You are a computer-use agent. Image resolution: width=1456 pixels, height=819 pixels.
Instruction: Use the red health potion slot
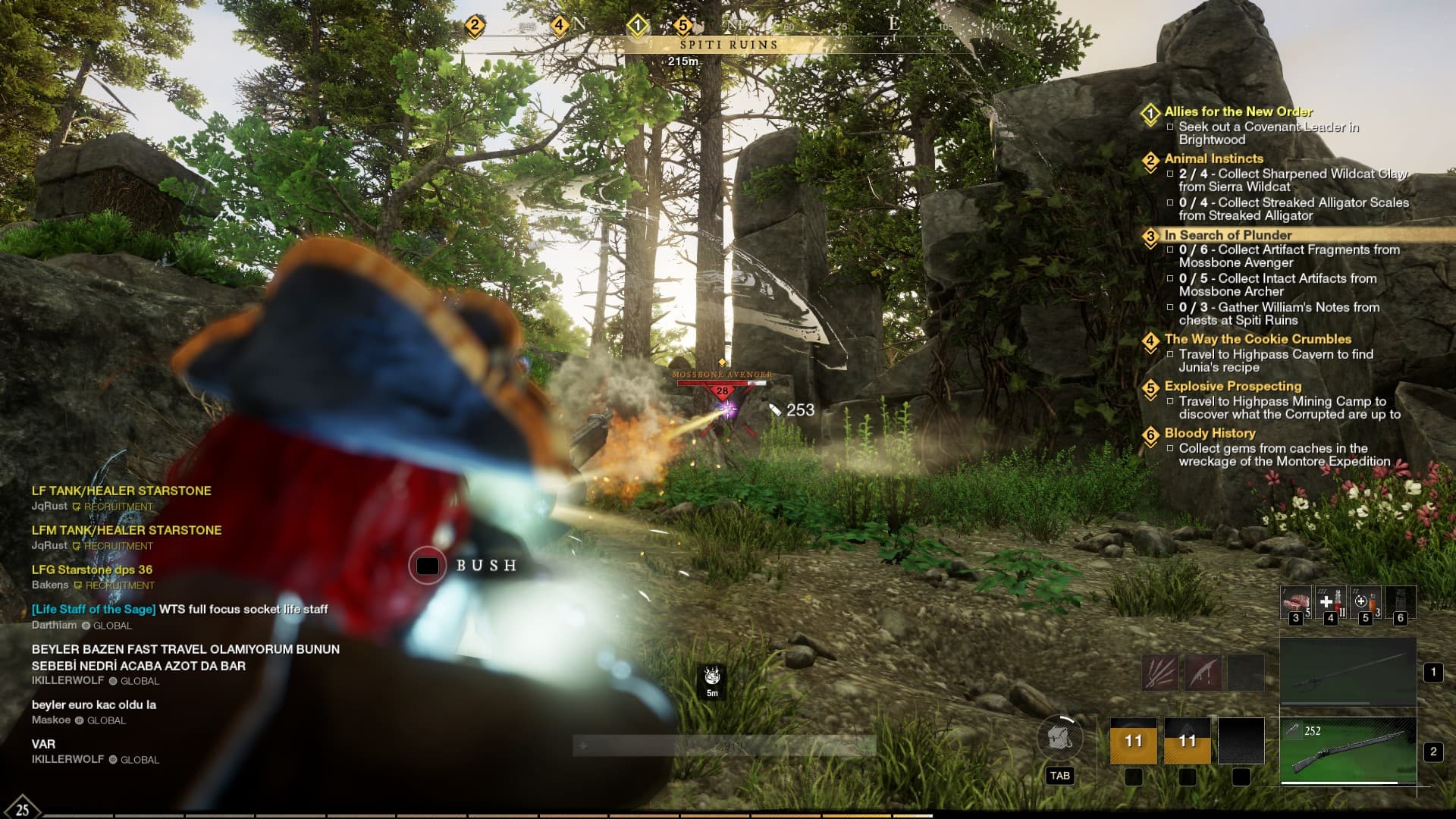[x=1330, y=601]
